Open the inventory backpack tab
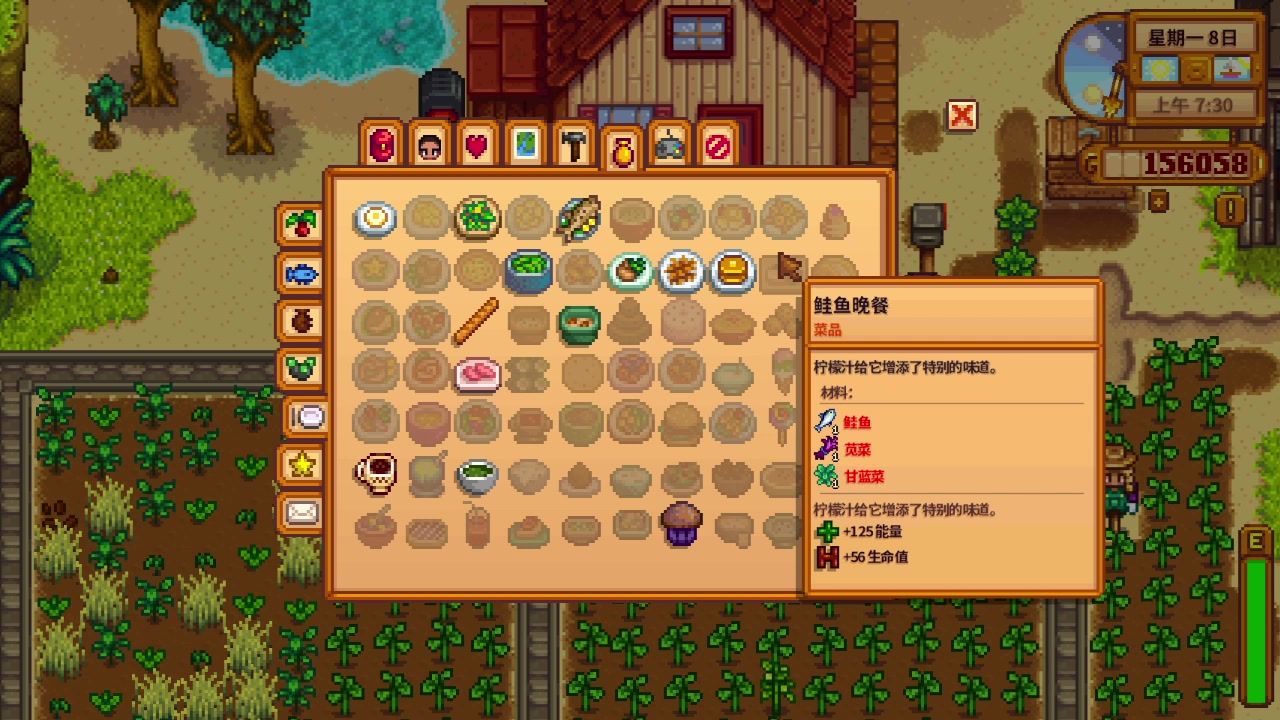This screenshot has height=720, width=1280. (x=382, y=146)
